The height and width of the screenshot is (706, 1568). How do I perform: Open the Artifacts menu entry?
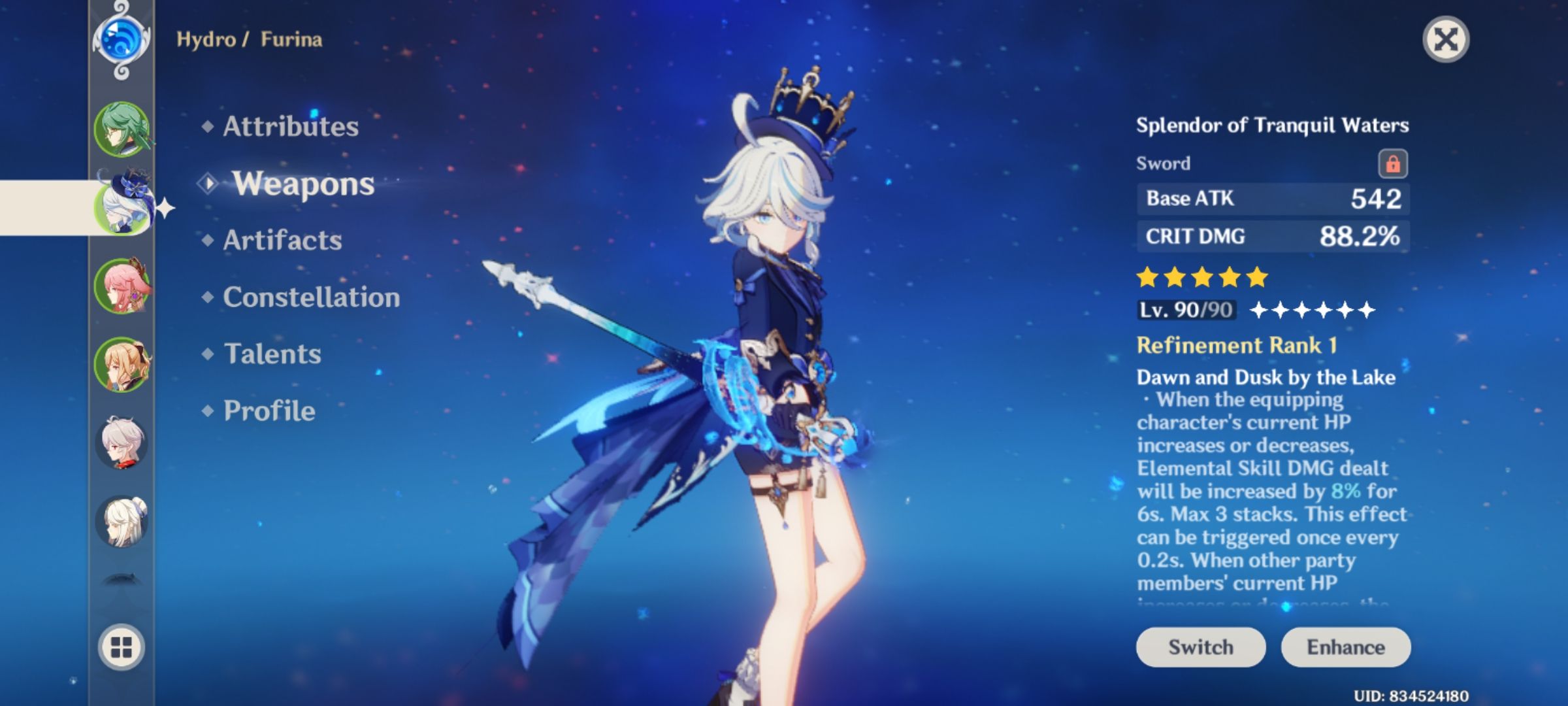(x=281, y=241)
